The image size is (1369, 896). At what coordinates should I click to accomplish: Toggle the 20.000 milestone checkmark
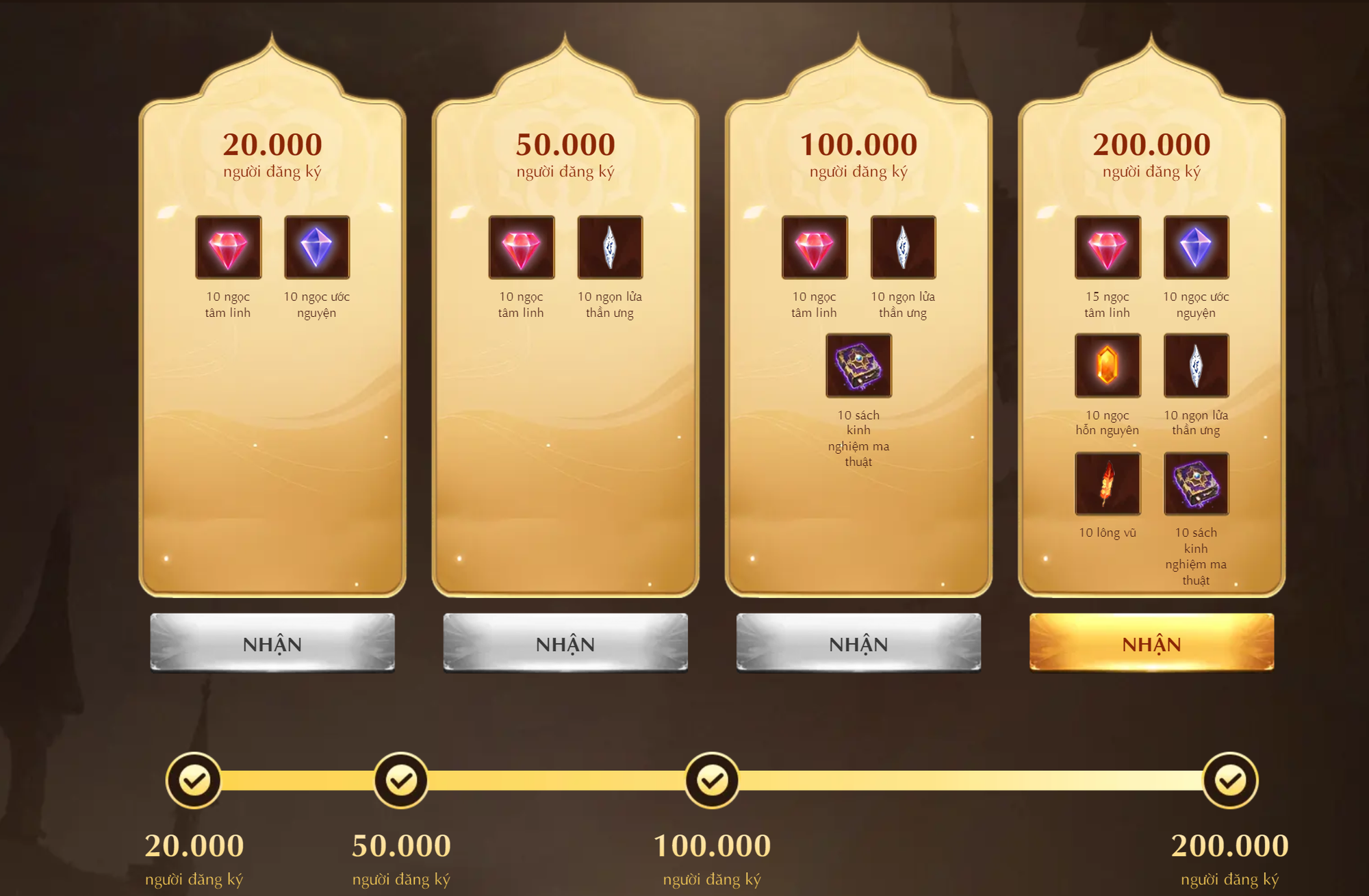194,779
